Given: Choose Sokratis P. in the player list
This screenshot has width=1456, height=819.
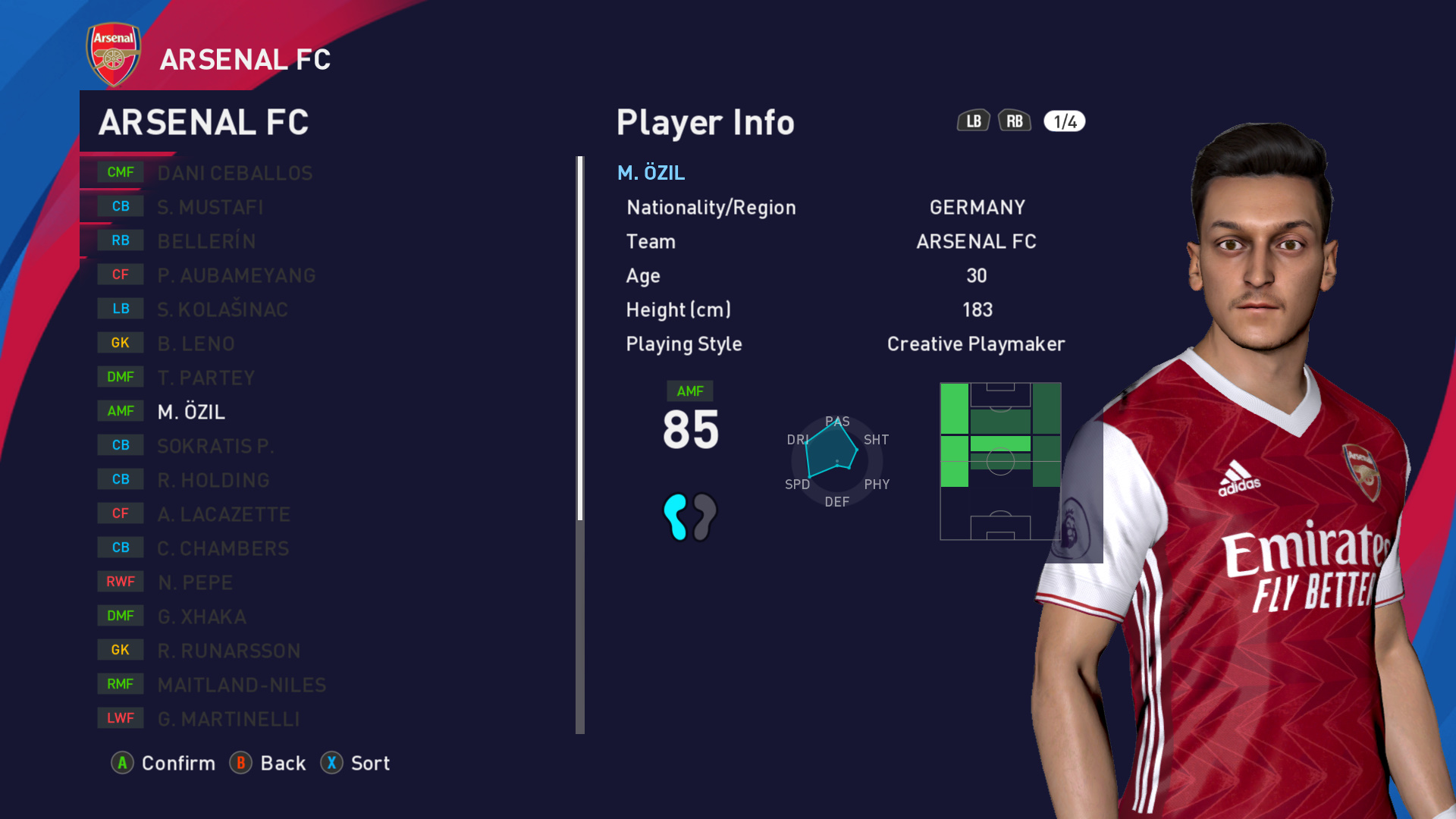Looking at the screenshot, I should pyautogui.click(x=215, y=446).
